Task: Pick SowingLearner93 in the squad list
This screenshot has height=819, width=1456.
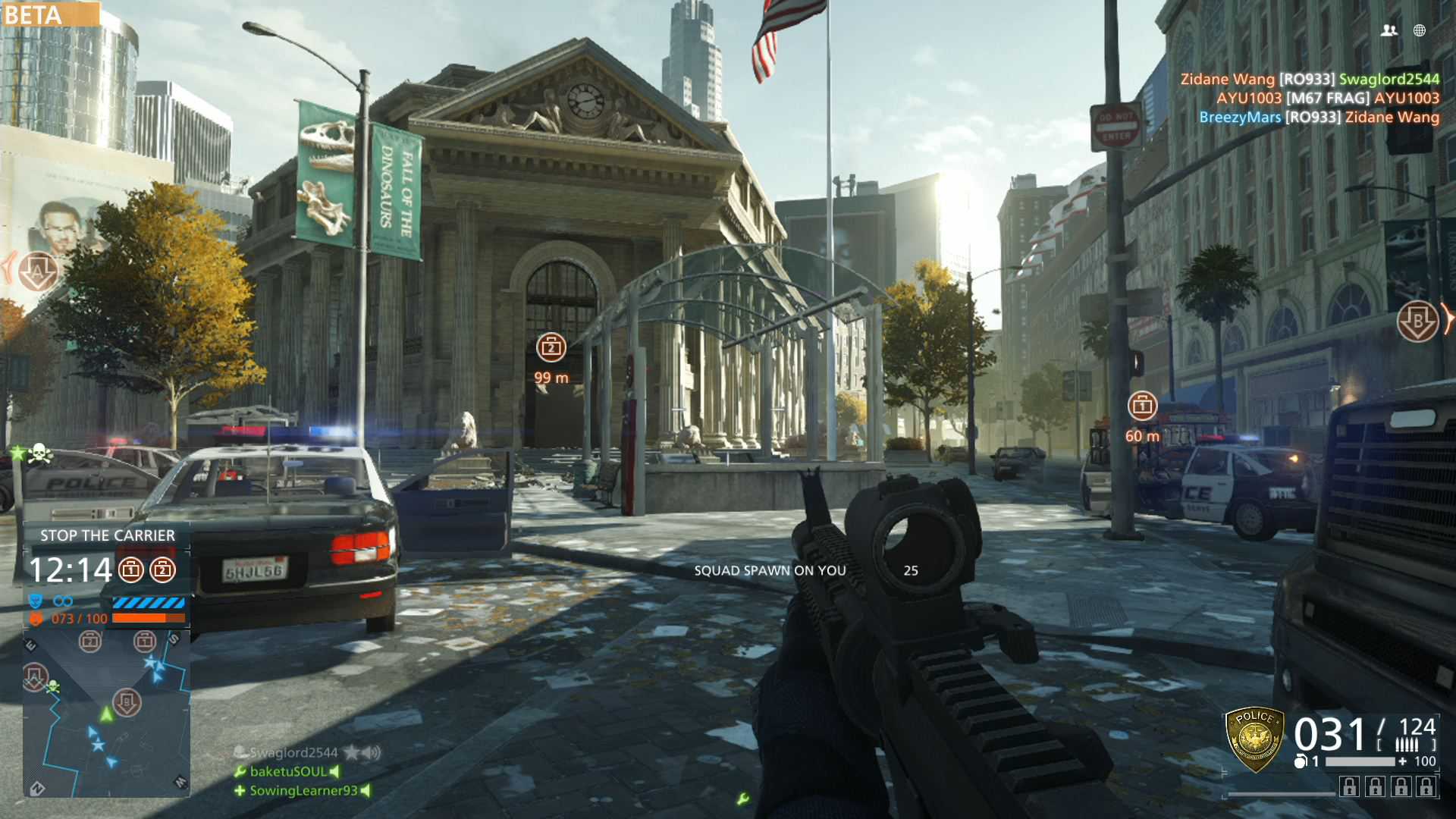Action: pyautogui.click(x=303, y=790)
